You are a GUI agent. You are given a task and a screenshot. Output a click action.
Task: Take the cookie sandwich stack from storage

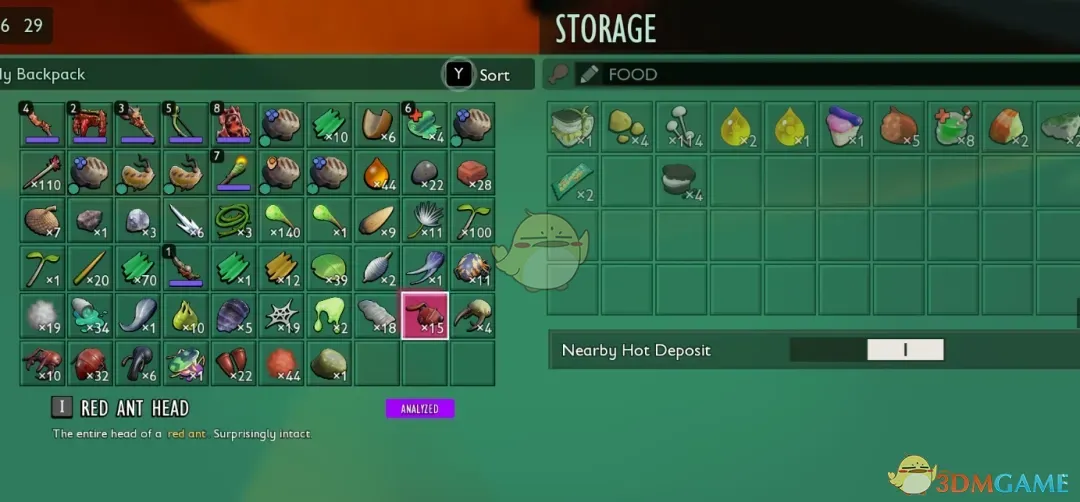coord(681,179)
